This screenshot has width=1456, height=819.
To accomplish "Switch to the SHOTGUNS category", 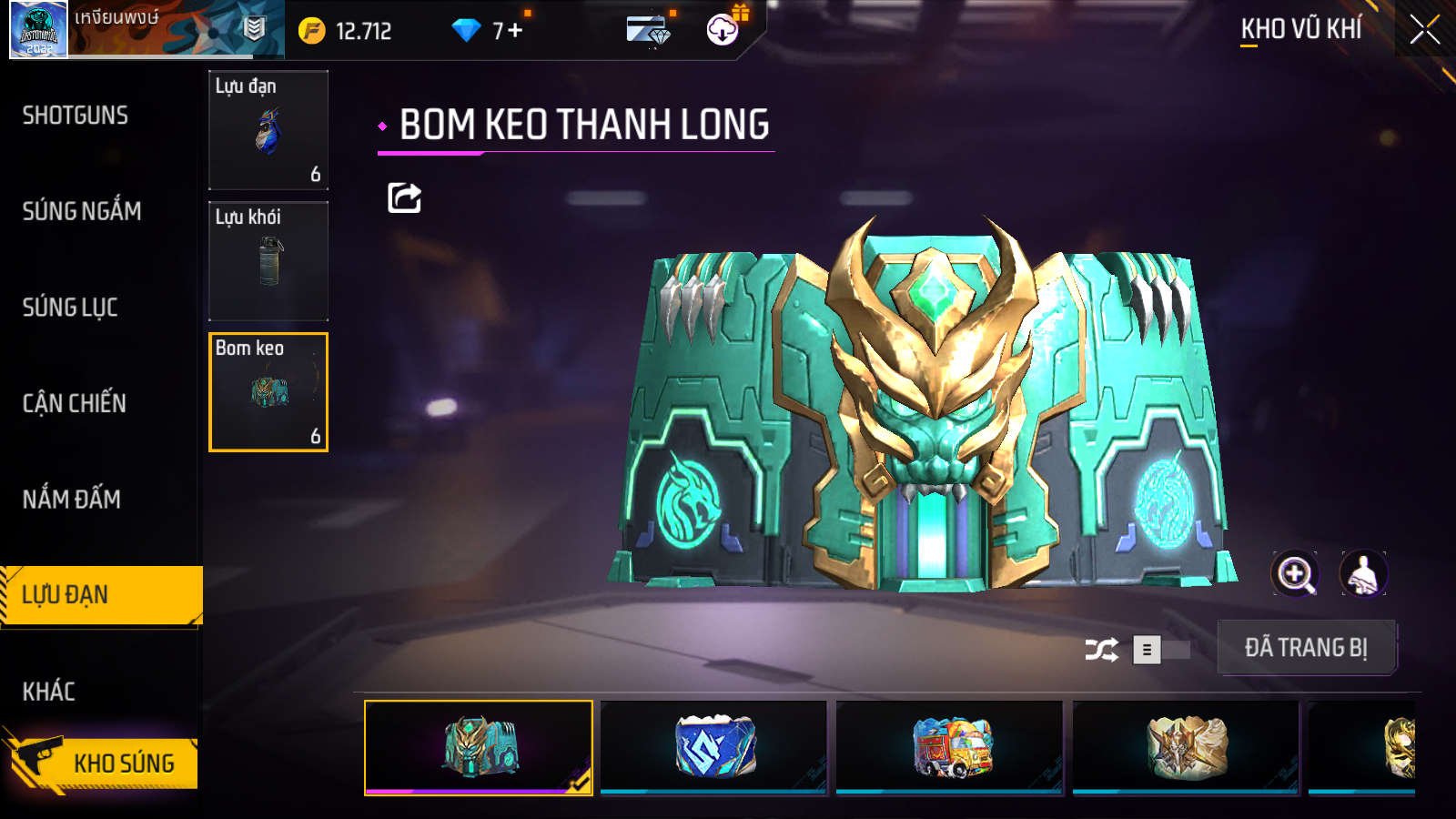I will (76, 116).
